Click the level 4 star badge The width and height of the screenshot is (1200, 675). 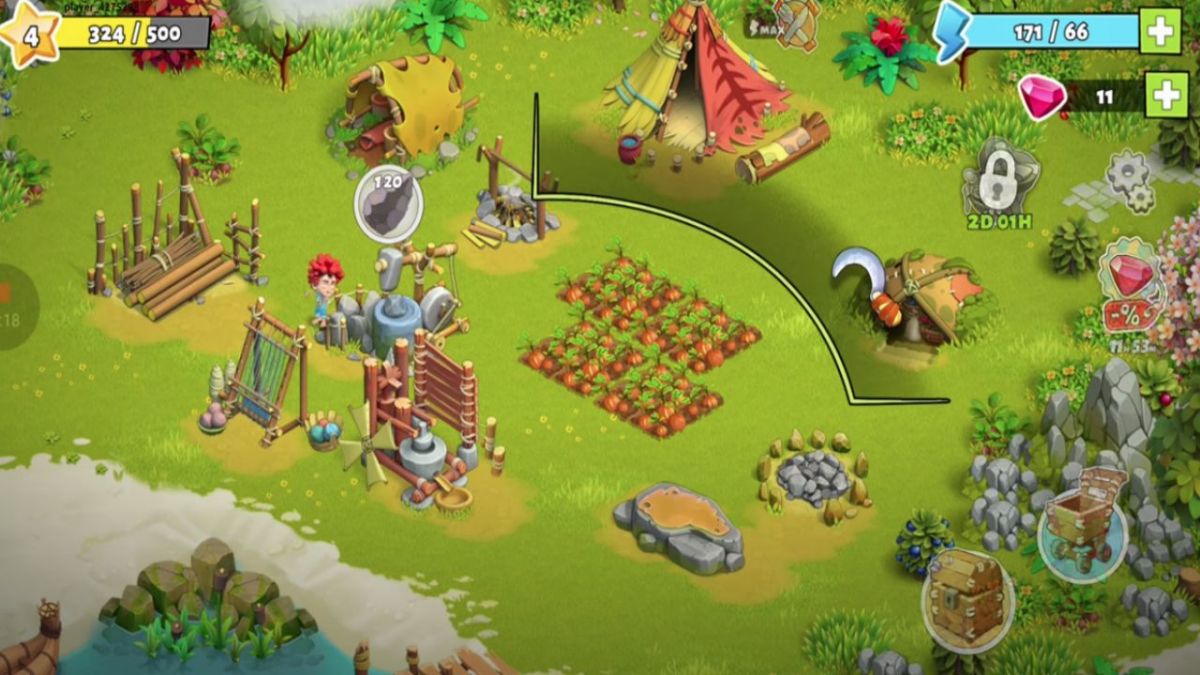click(x=30, y=35)
